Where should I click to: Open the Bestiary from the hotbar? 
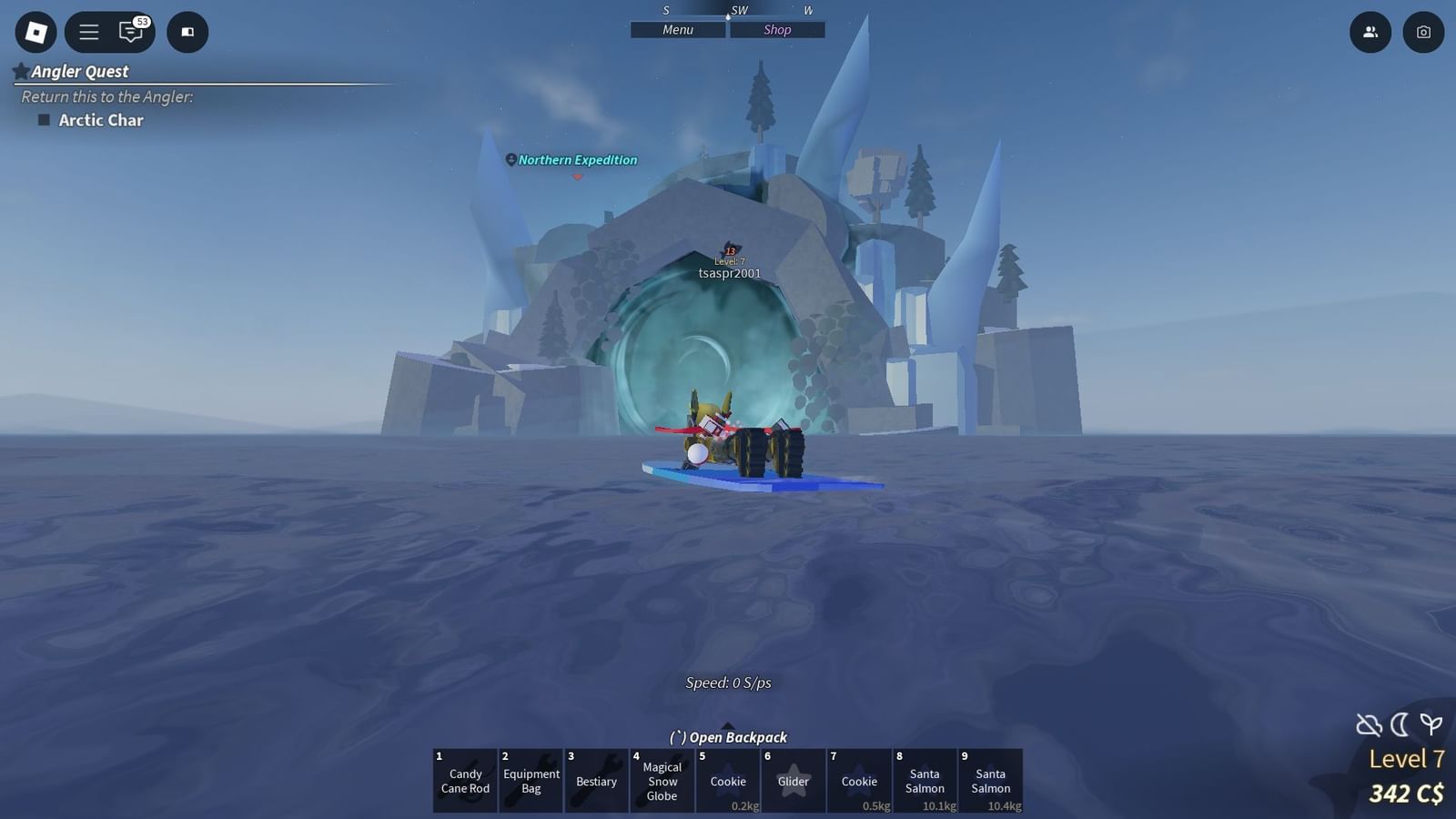596,781
